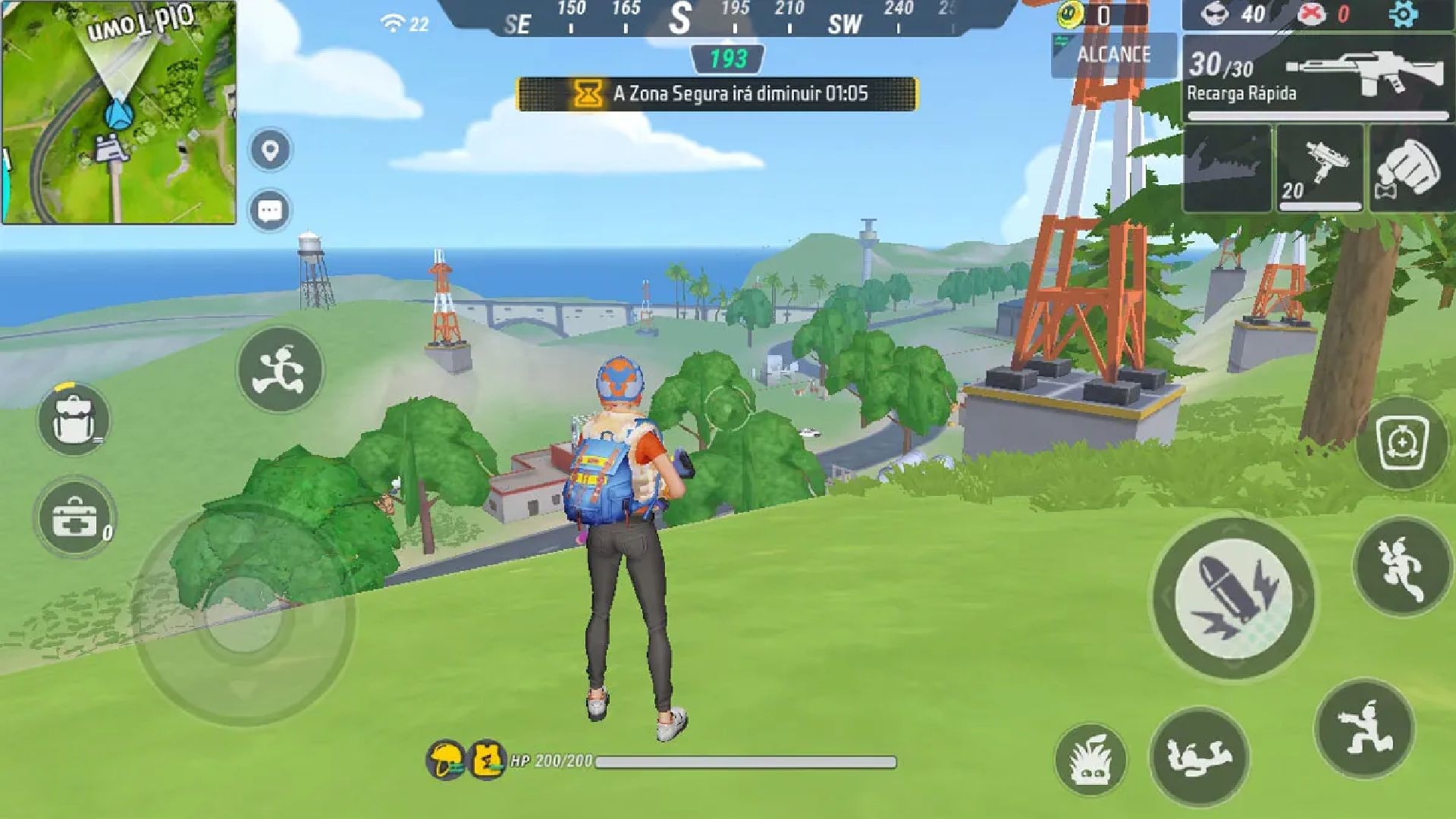
Task: Open the chat bubble button
Action: (x=270, y=211)
